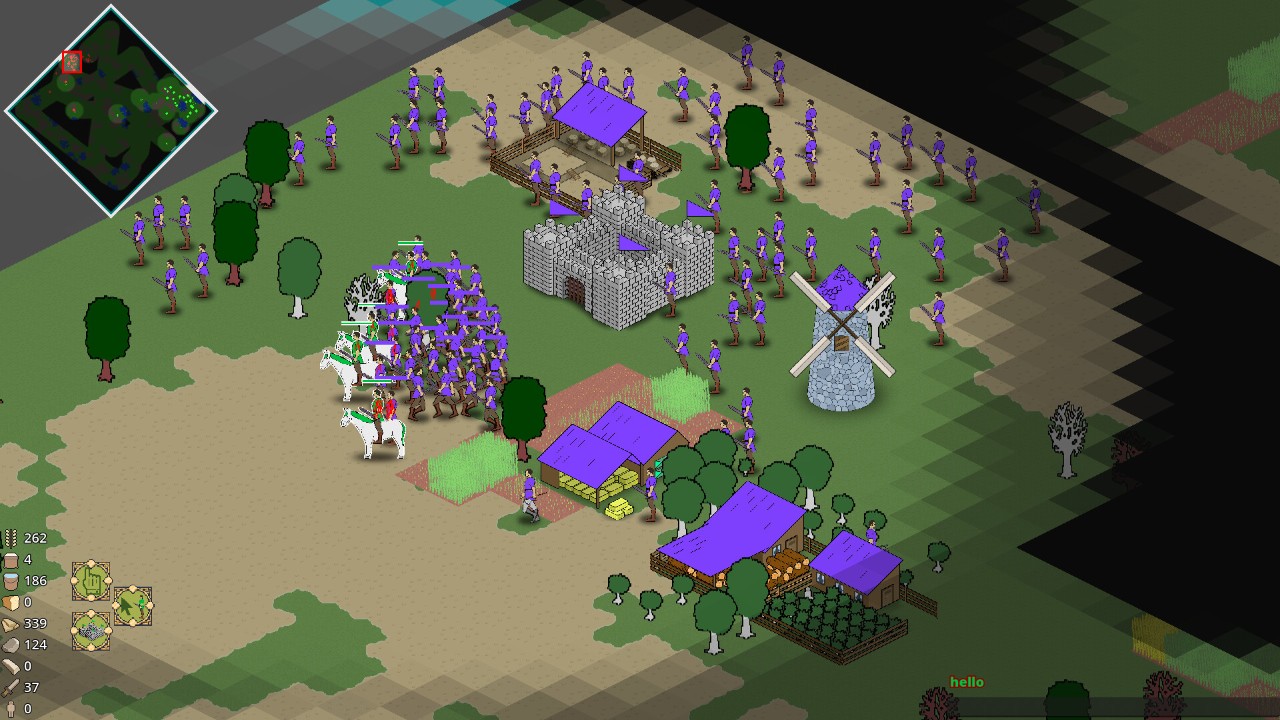Open the castle building menu button
The image size is (1280, 720).
click(x=91, y=630)
